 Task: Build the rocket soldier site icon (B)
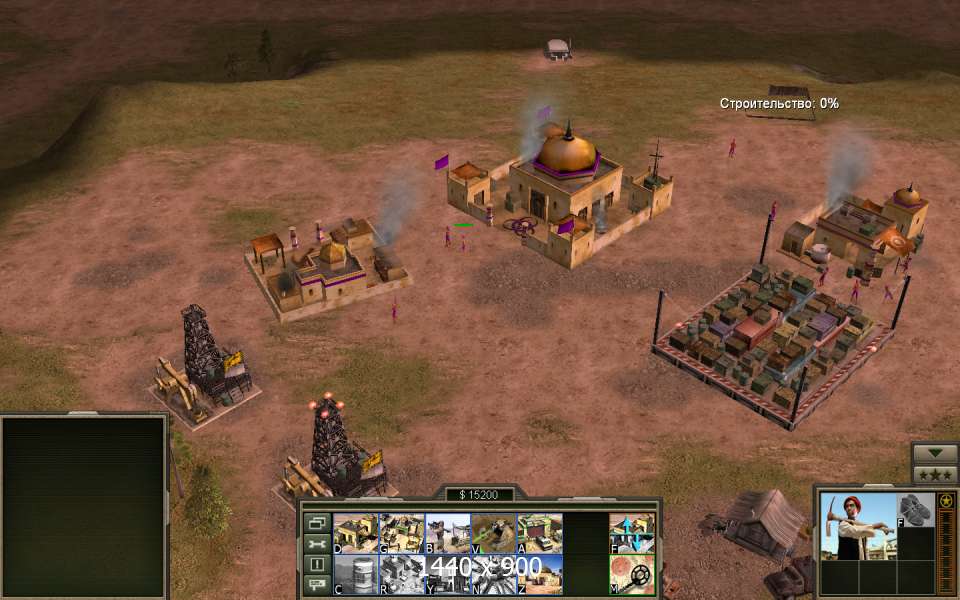447,533
